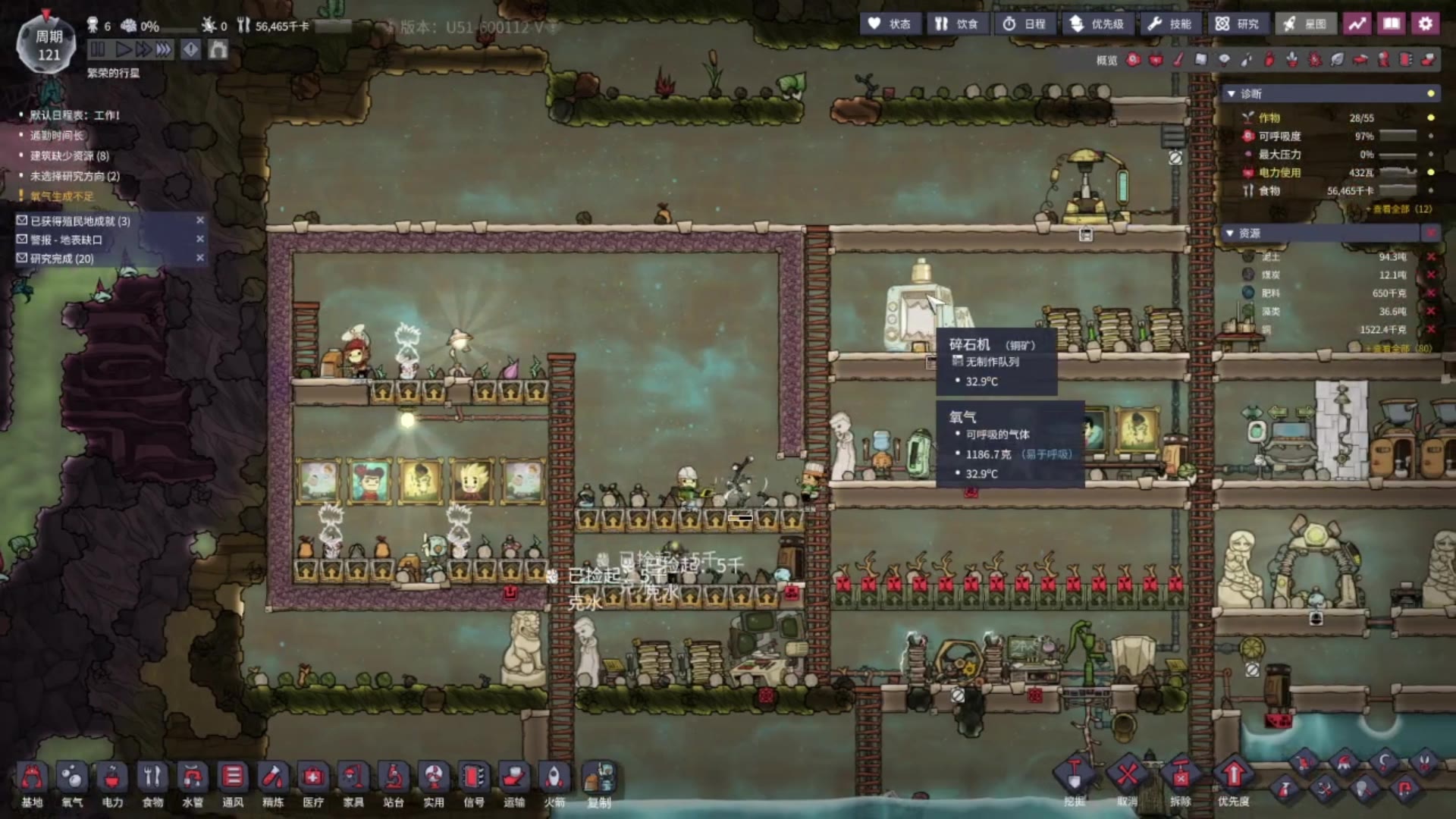The height and width of the screenshot is (819, 1456).
Task: Open the 星图 starmap
Action: pos(1305,24)
